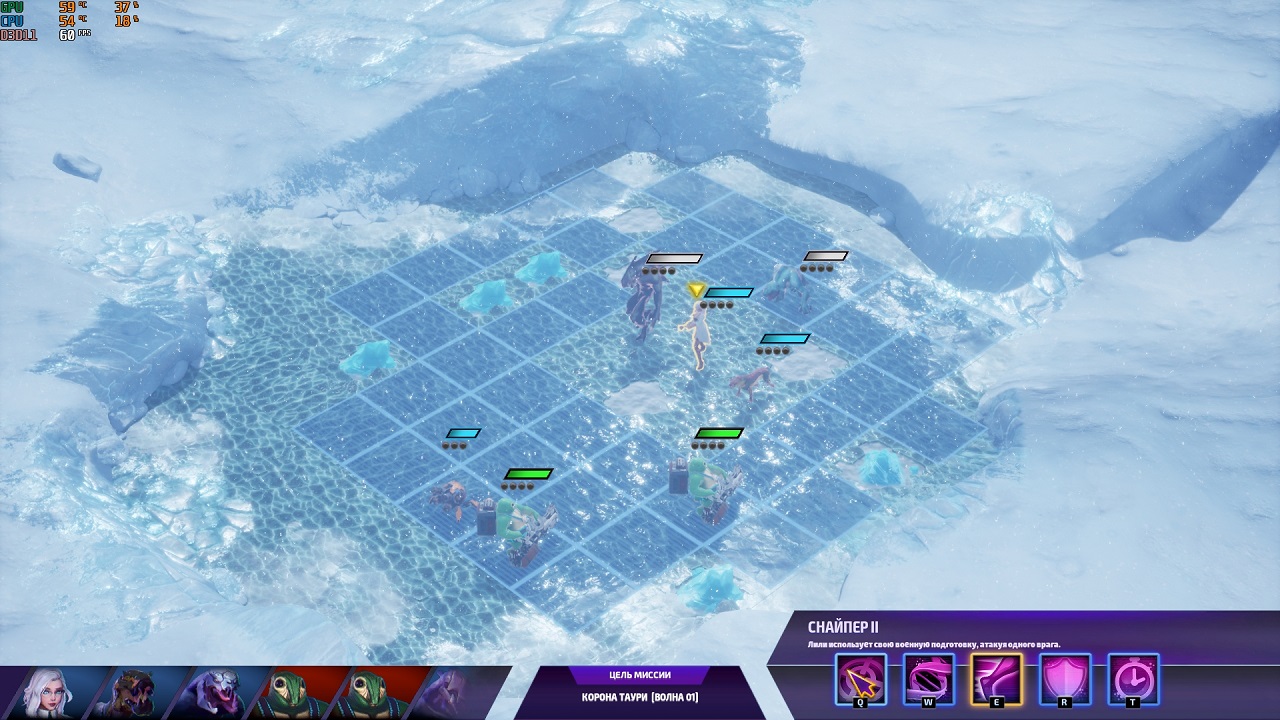Select the purple fanged alien portrait

(218, 692)
